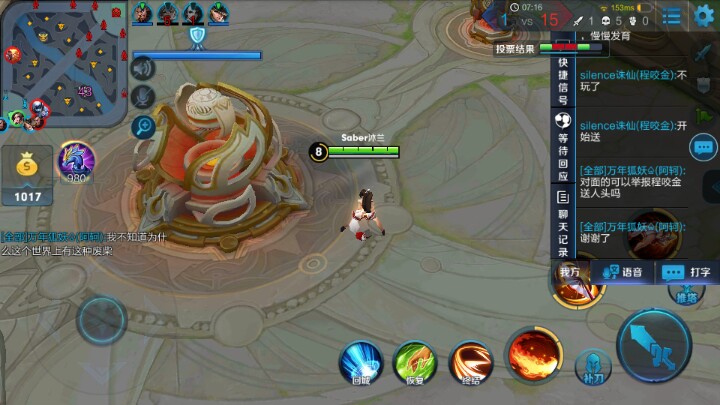
Task: Switch chat to 语音 voice input
Action: click(622, 271)
